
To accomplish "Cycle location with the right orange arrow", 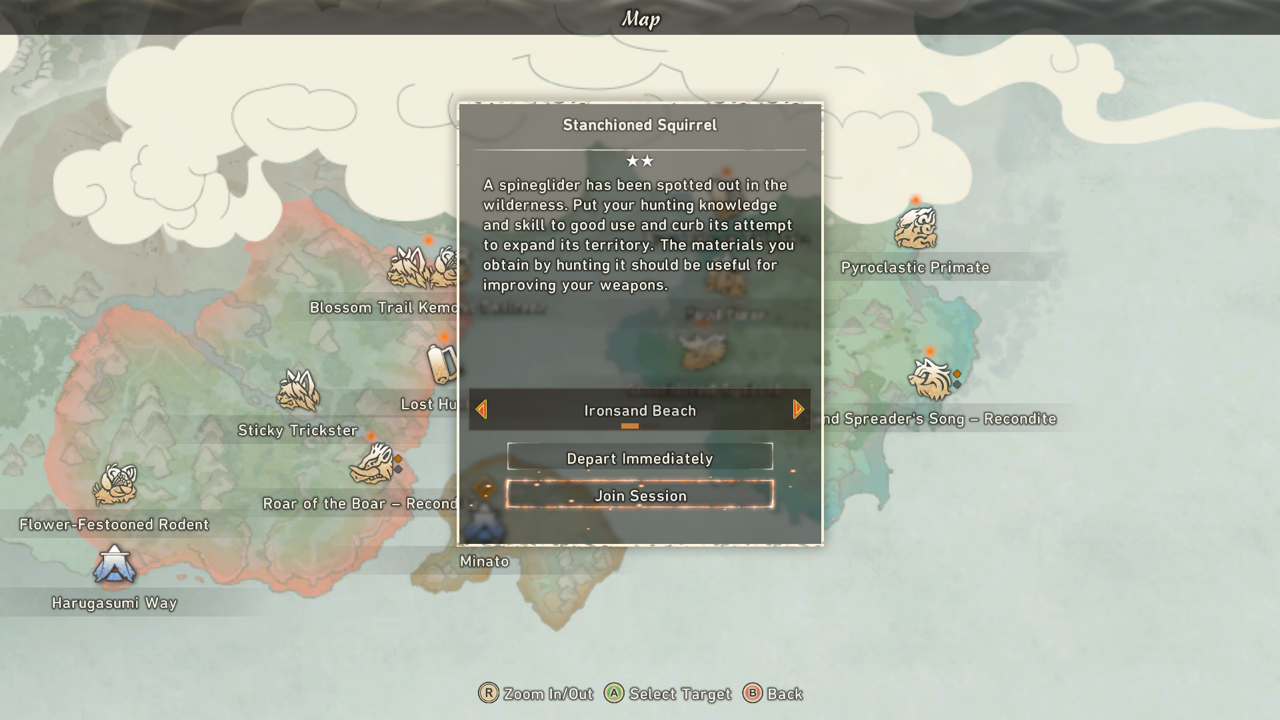I will [x=798, y=410].
